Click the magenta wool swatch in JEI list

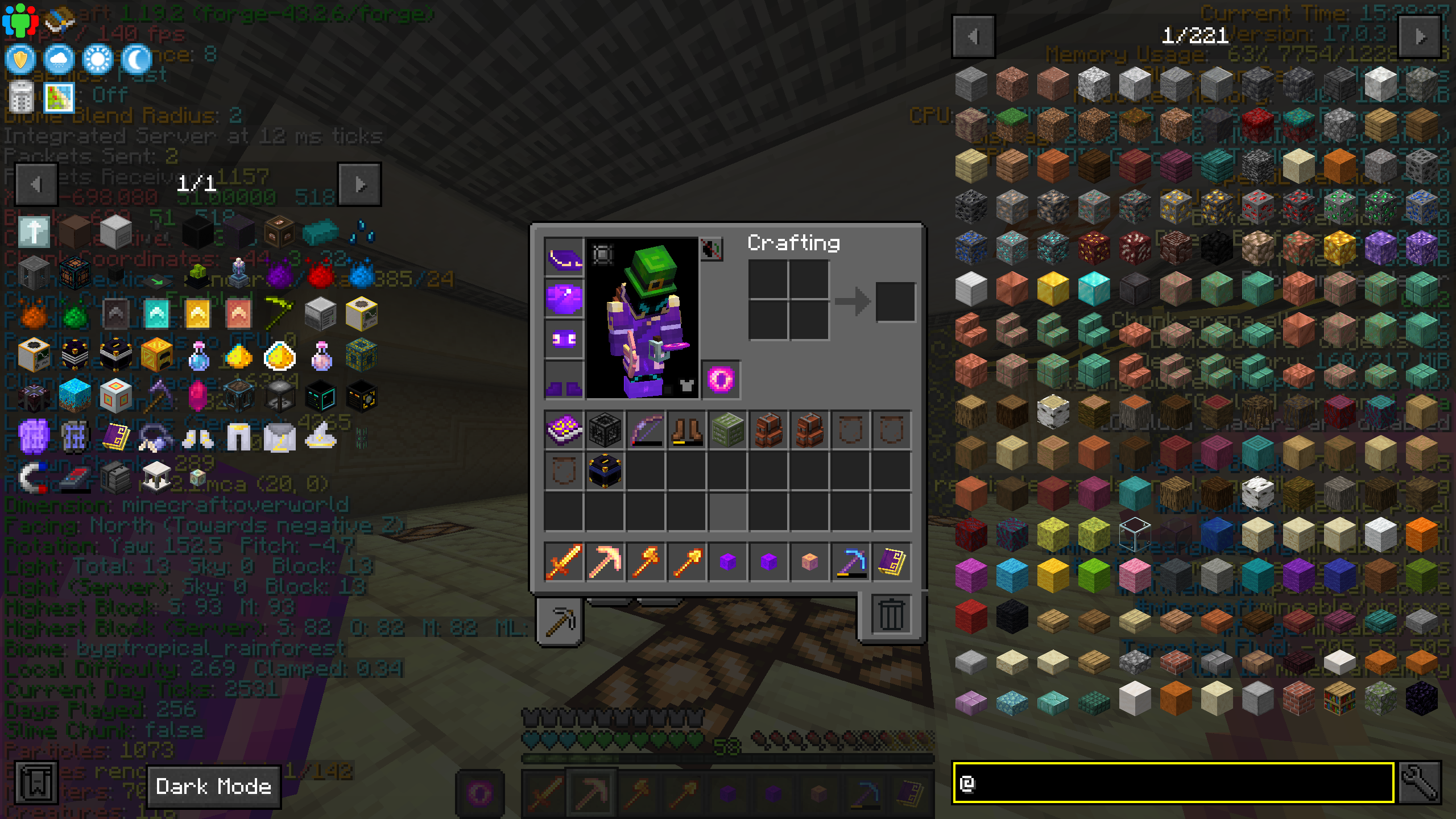pyautogui.click(x=972, y=576)
